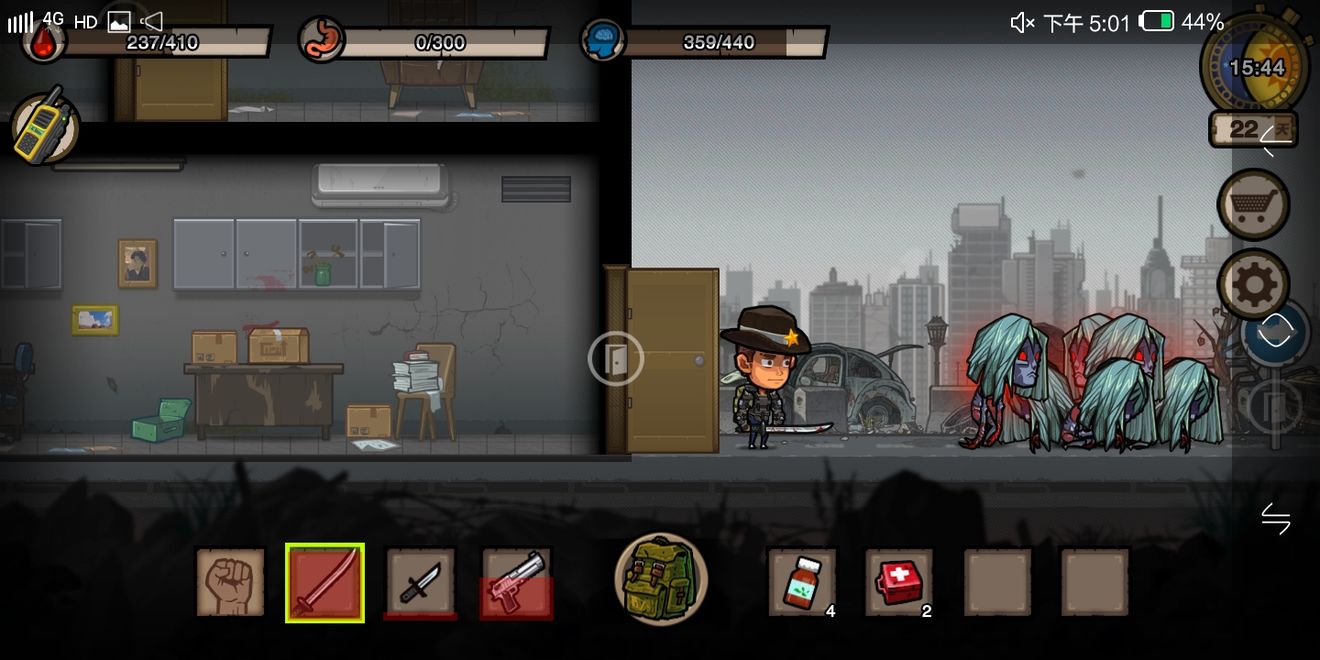Equip the katana sword slot
Viewport: 1320px width, 660px height.
coord(325,583)
